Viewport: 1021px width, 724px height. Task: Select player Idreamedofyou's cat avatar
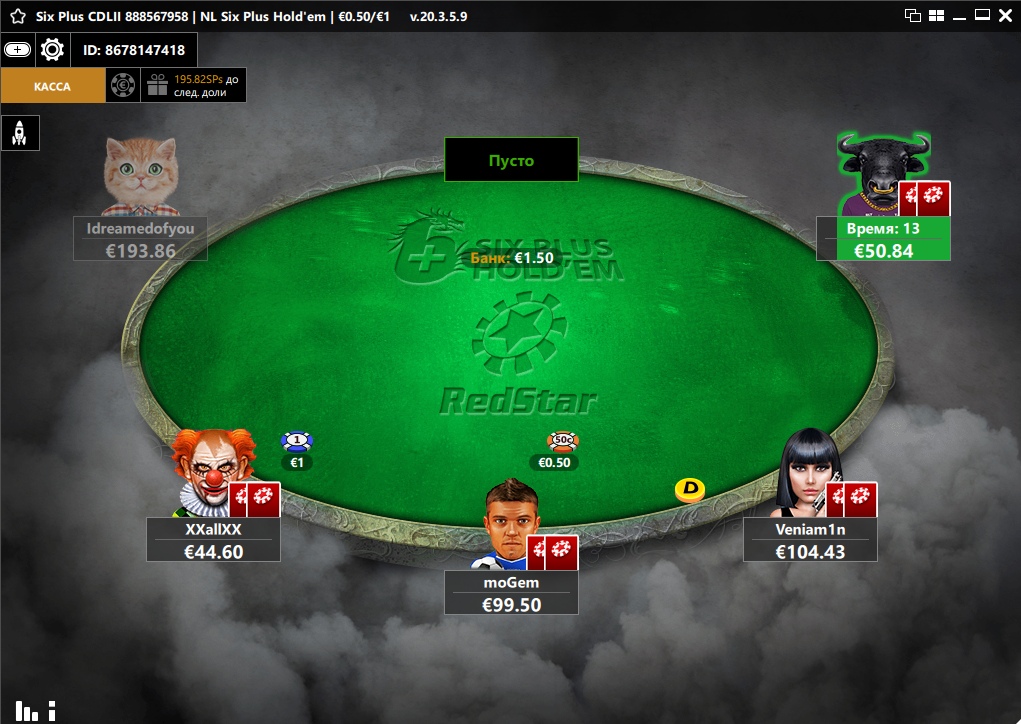[140, 176]
